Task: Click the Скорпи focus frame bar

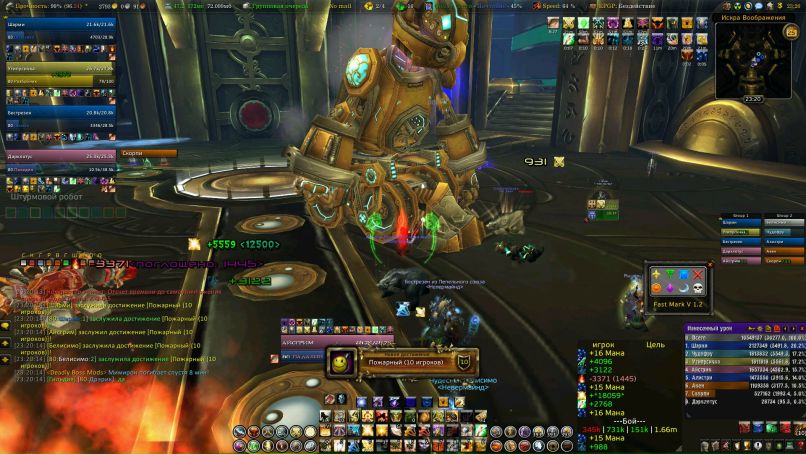Action: (x=148, y=154)
